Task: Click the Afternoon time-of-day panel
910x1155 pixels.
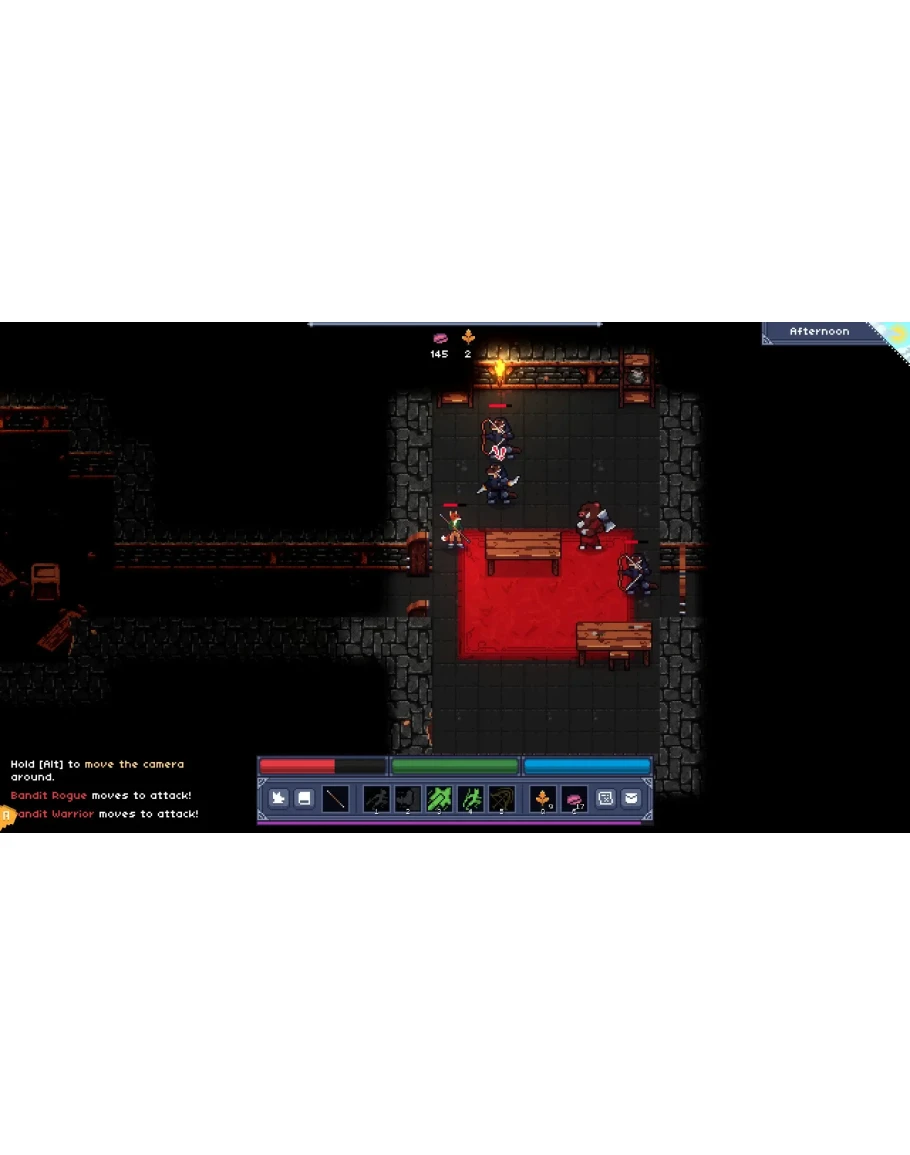Action: click(820, 332)
